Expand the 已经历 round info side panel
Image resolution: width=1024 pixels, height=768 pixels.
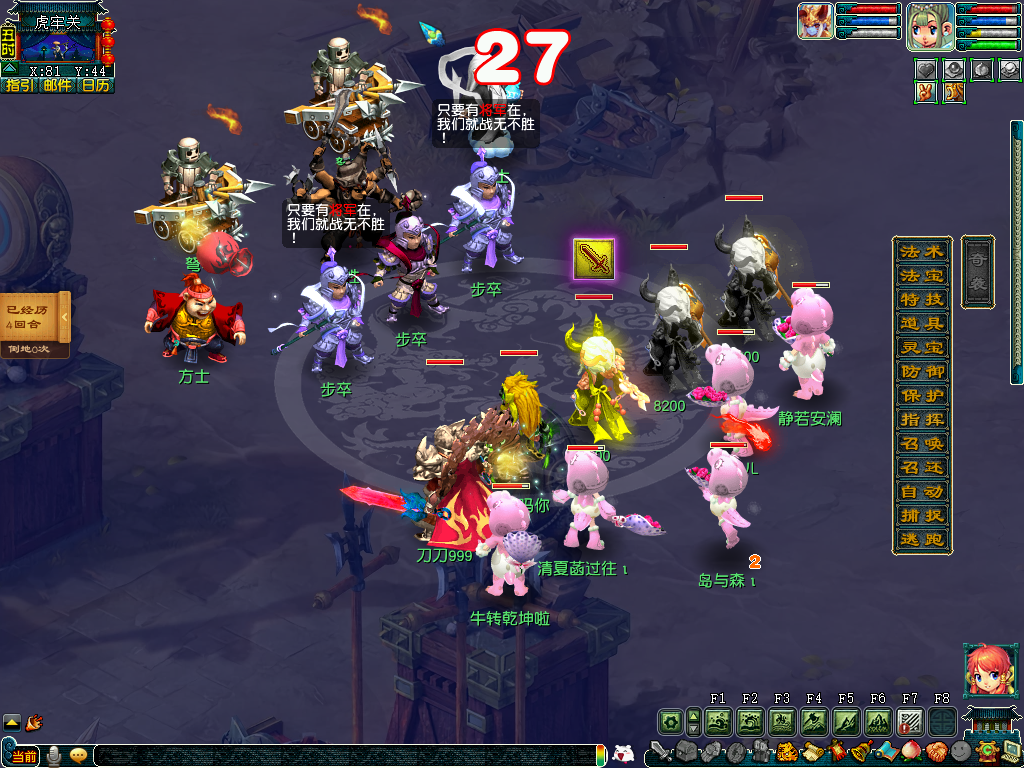pyautogui.click(x=65, y=318)
